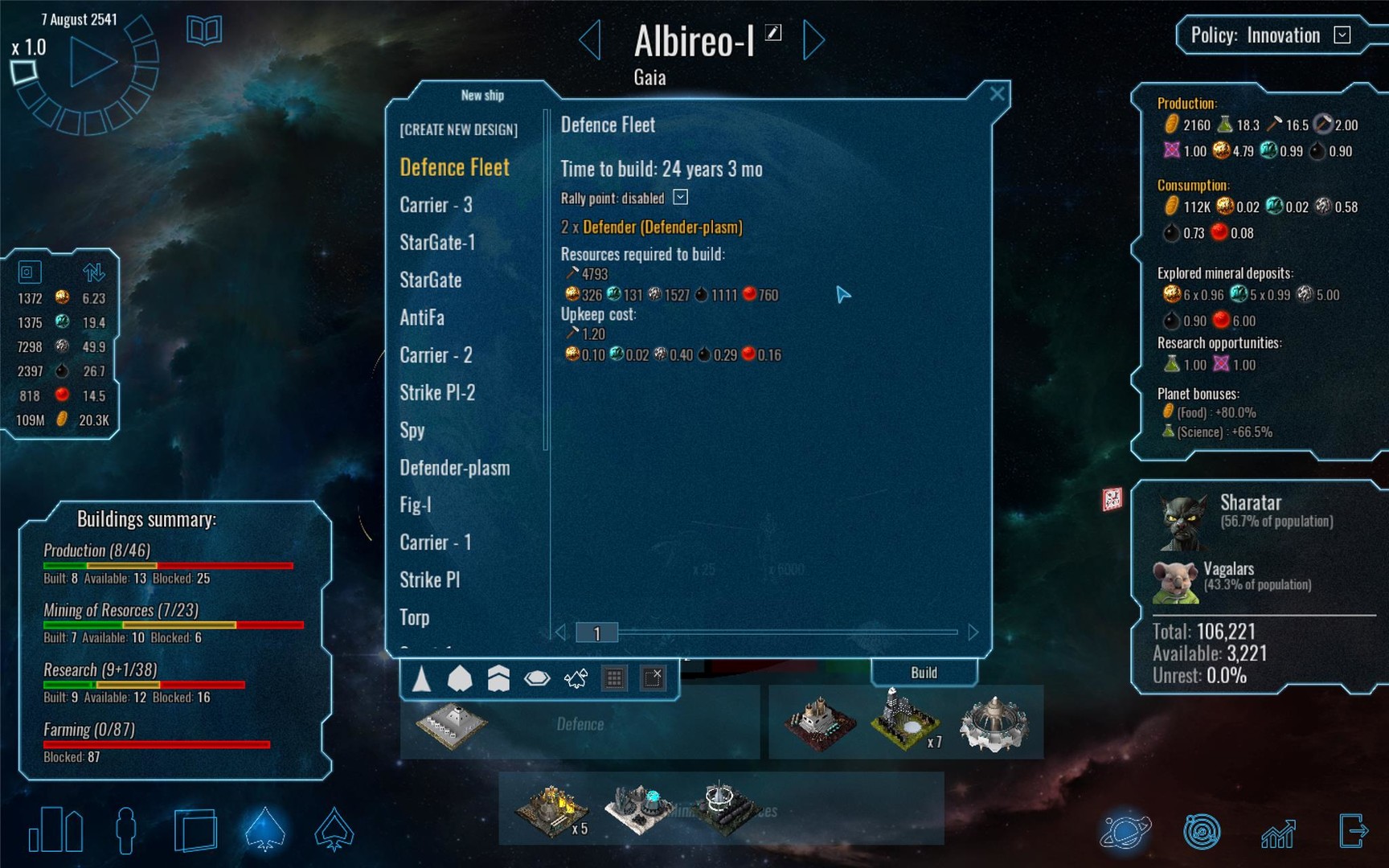Select Defence Fleet in the ship list
Image resolution: width=1389 pixels, height=868 pixels.
[x=455, y=167]
